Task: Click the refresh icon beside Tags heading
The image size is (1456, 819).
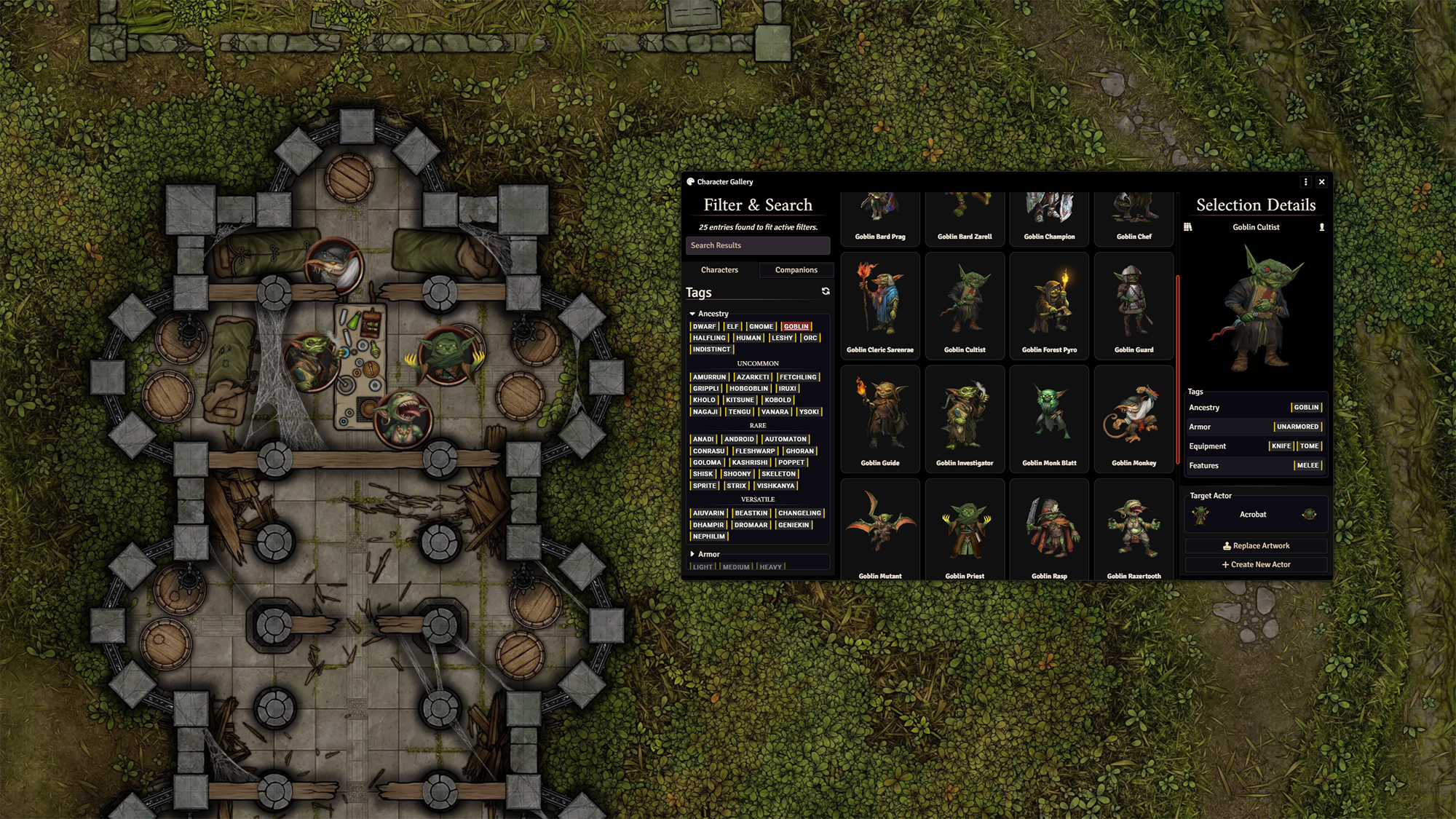Action: pos(826,292)
